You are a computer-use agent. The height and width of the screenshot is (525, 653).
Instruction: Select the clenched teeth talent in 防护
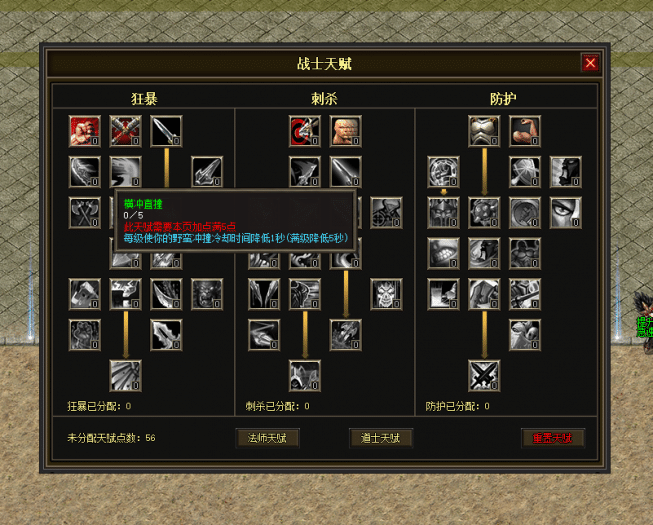click(443, 253)
